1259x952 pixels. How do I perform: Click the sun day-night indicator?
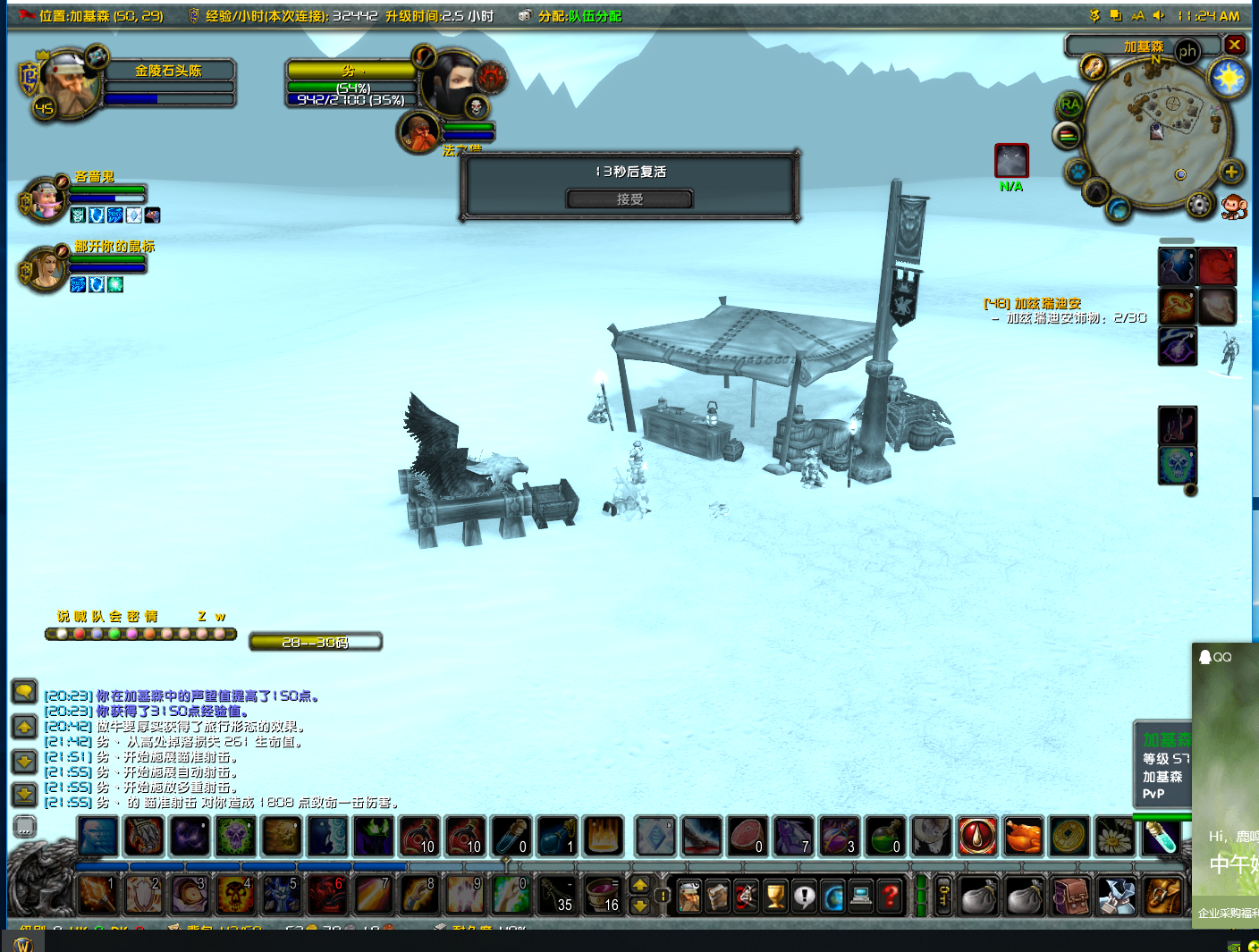(x=1228, y=79)
